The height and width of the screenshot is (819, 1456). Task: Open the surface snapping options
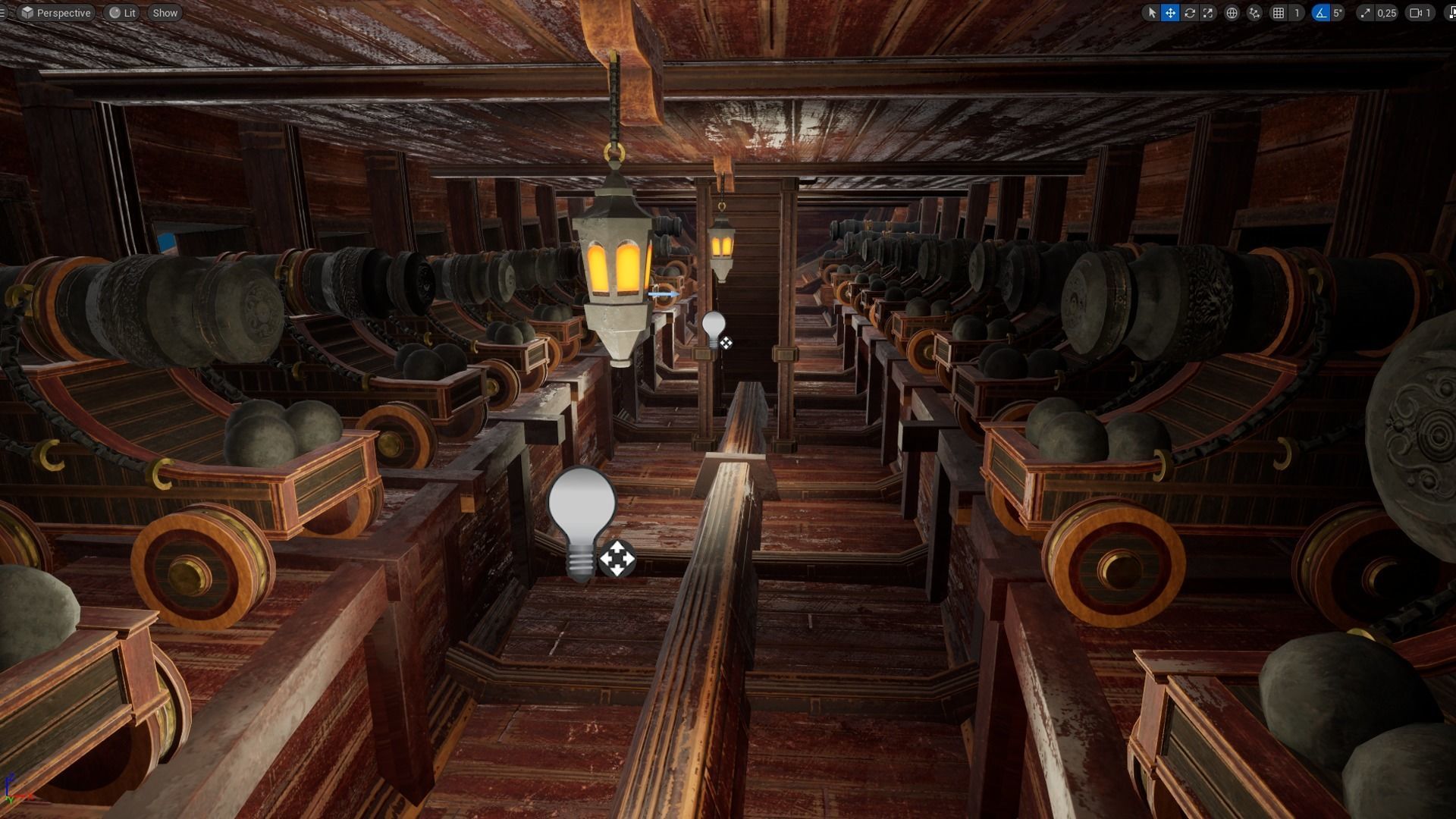pyautogui.click(x=1254, y=13)
